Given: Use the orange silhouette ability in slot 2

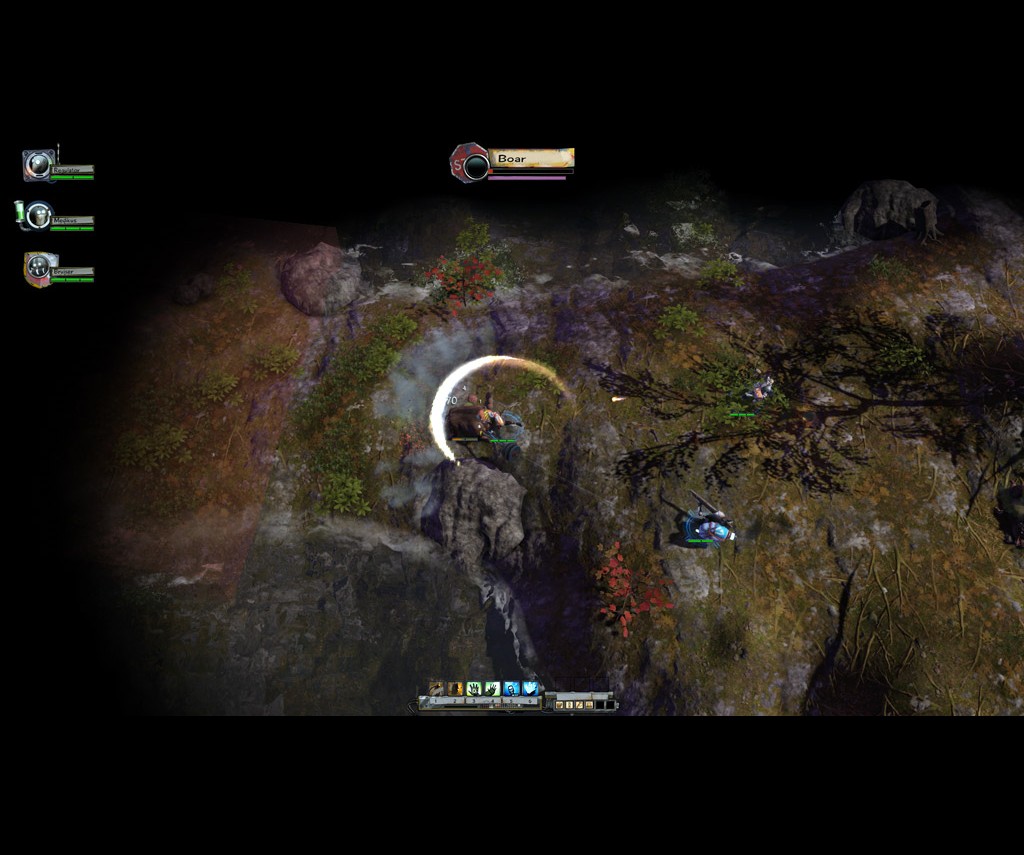Looking at the screenshot, I should 456,688.
